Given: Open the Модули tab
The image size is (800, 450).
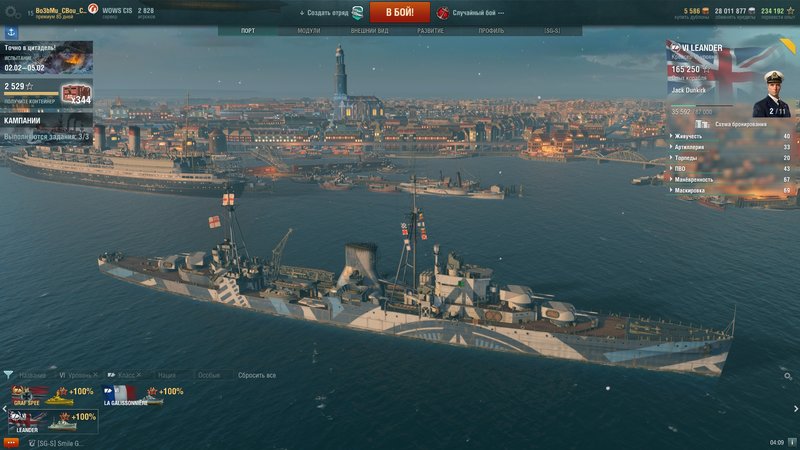Looking at the screenshot, I should click(309, 31).
